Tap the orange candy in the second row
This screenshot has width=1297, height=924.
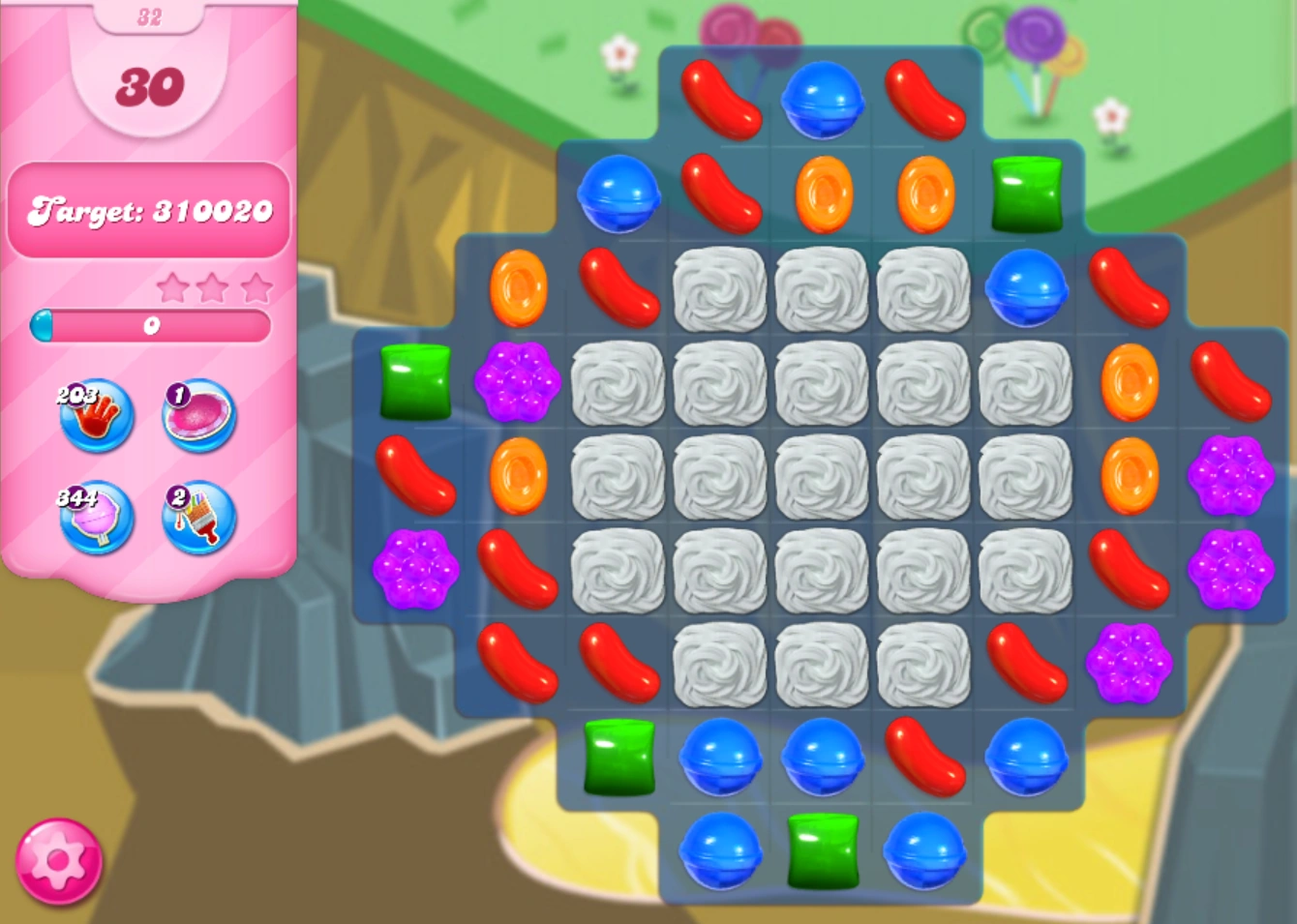[x=822, y=194]
